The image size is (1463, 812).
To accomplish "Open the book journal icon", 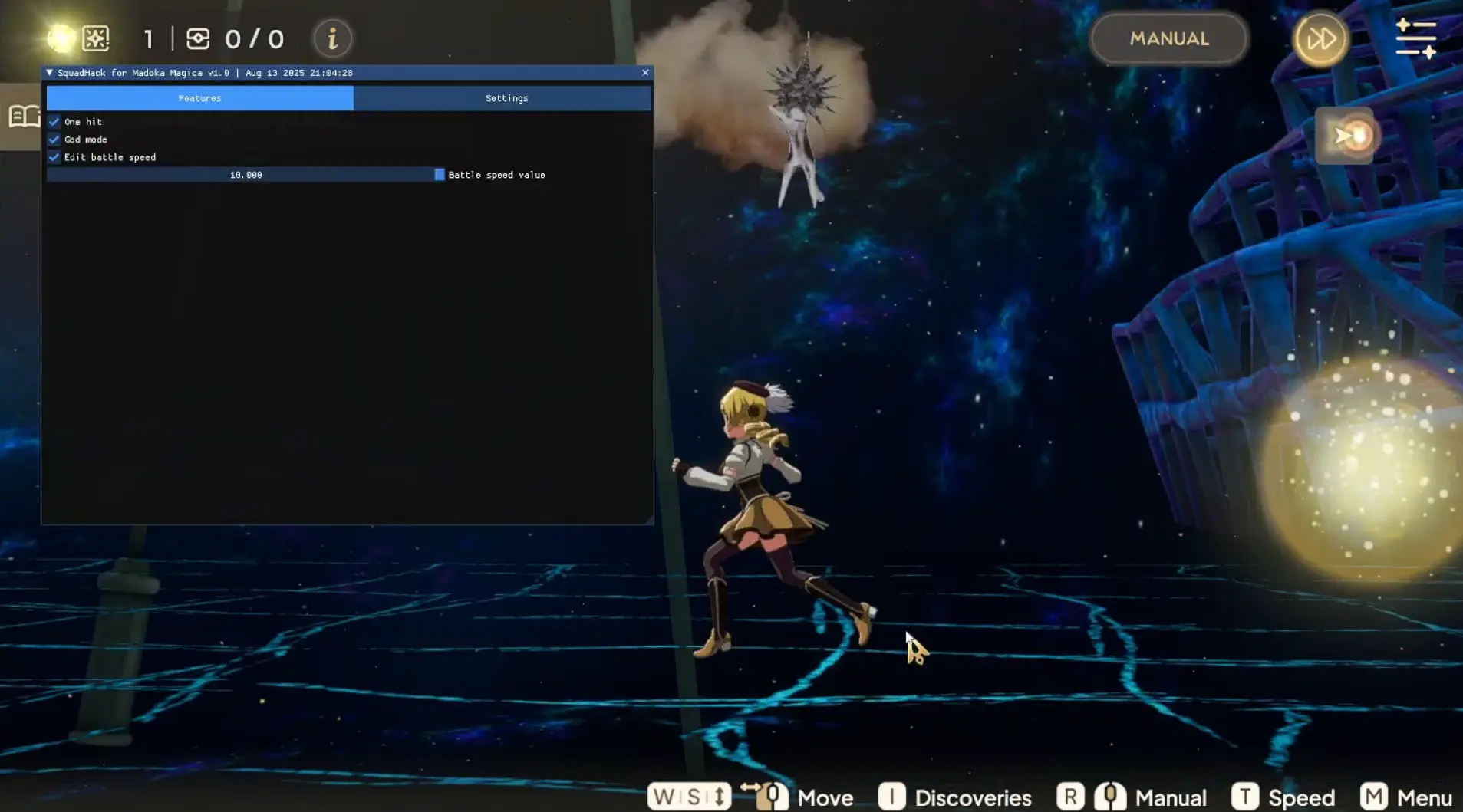I will pyautogui.click(x=23, y=117).
